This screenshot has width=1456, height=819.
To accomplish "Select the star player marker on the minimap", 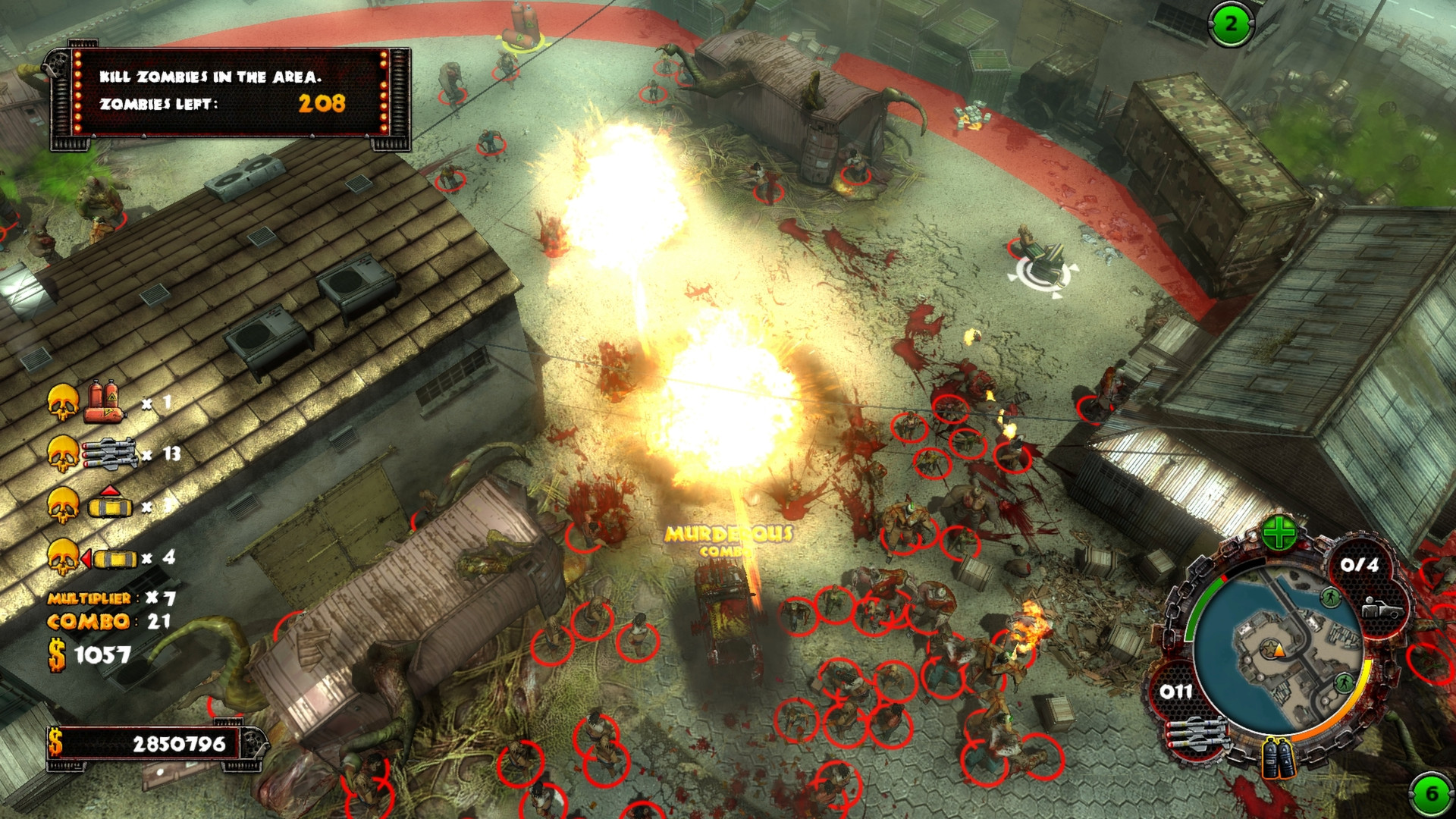I will [1272, 648].
